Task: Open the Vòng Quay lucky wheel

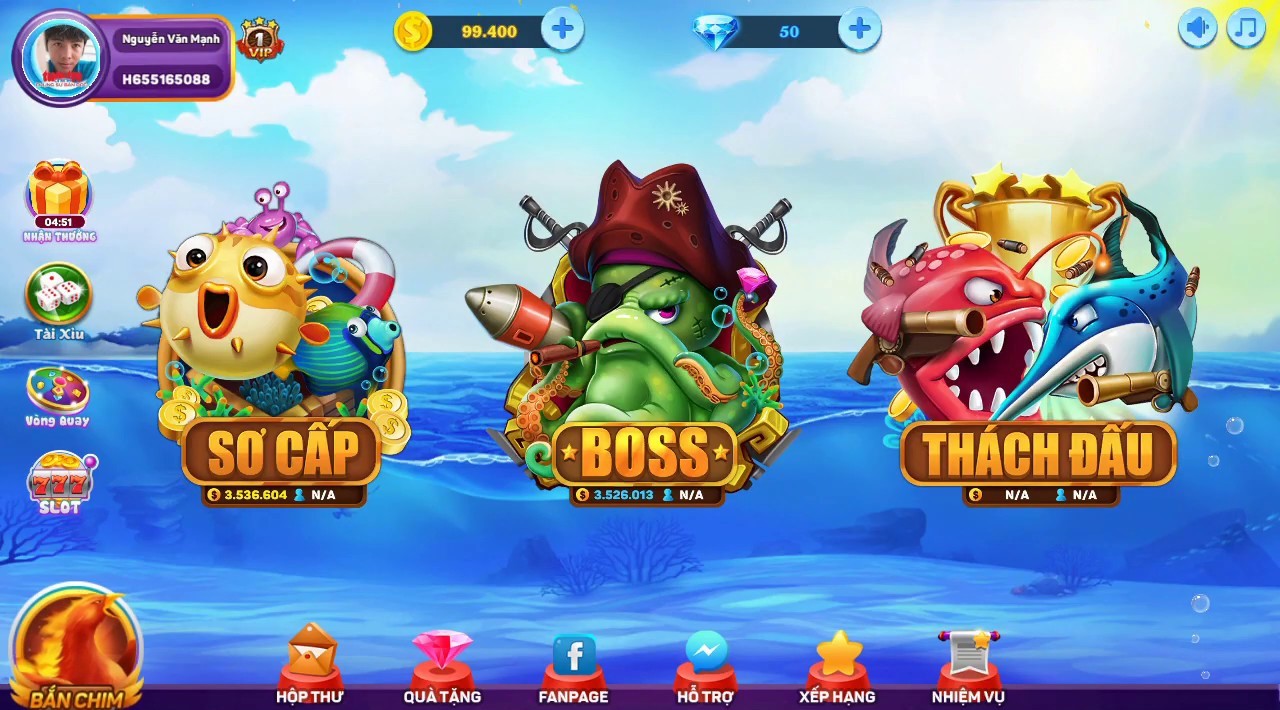Action: [x=58, y=392]
